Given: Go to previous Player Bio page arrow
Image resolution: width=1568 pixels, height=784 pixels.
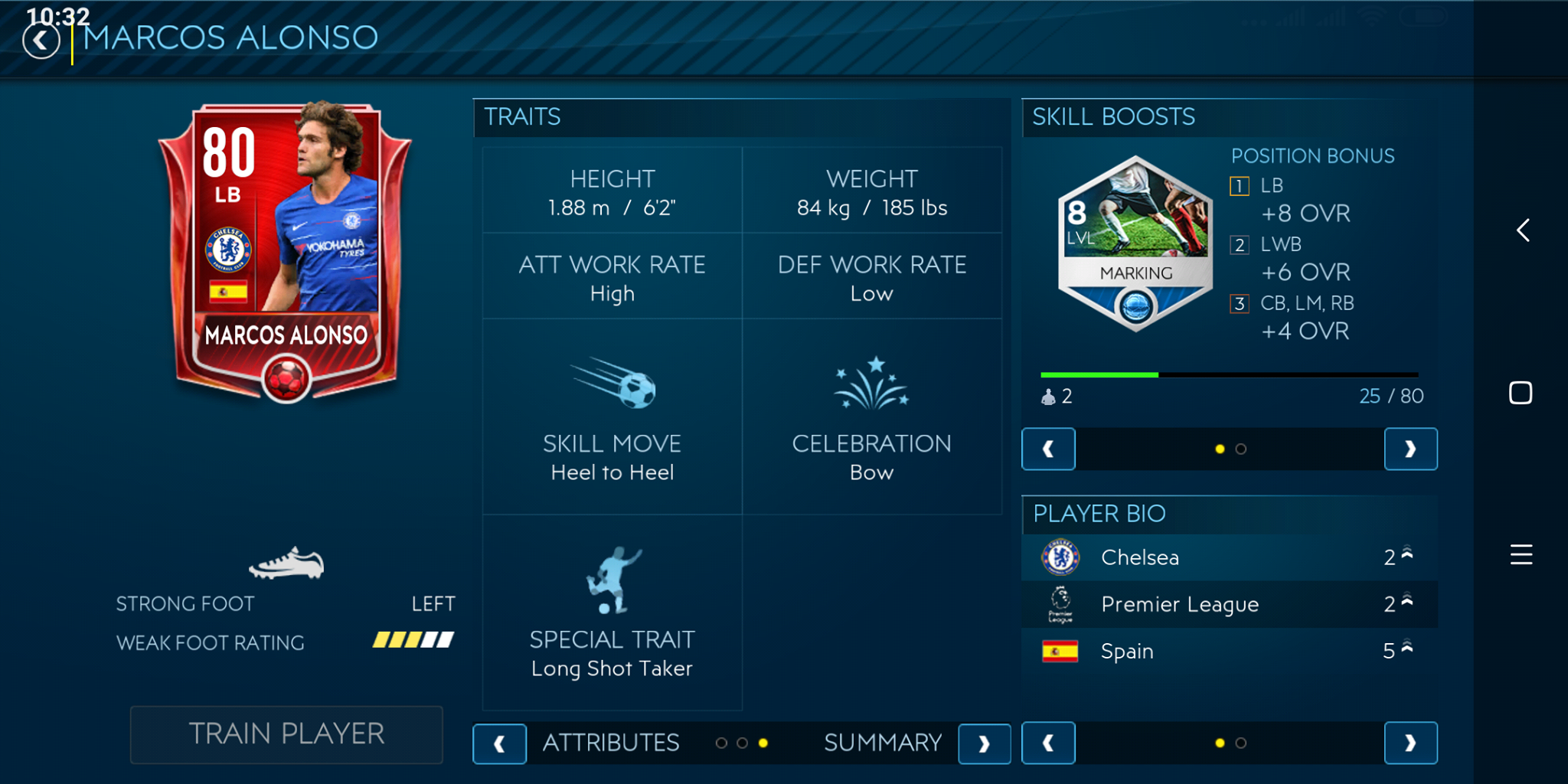Looking at the screenshot, I should pos(1048,743).
